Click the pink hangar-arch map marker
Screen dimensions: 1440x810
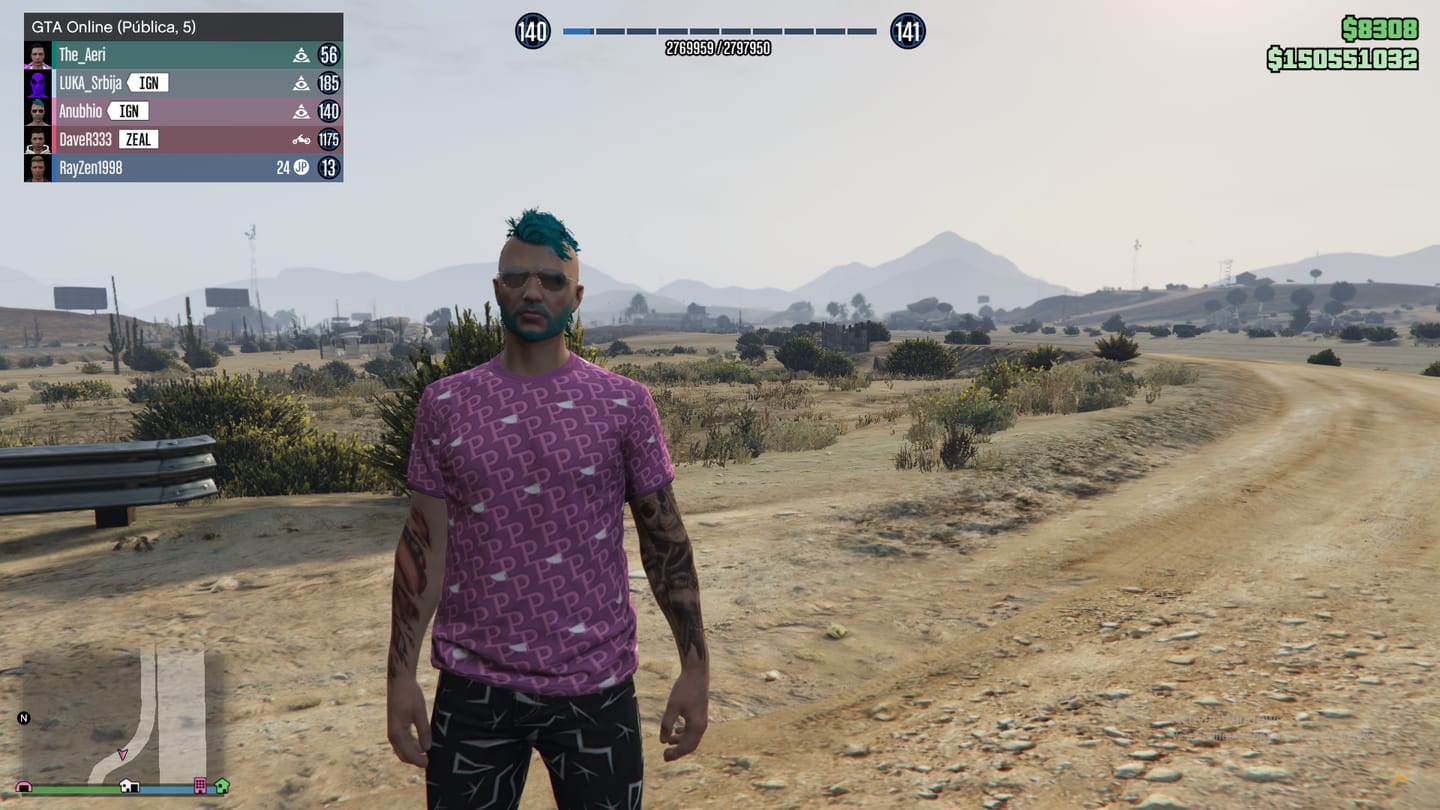[23, 787]
